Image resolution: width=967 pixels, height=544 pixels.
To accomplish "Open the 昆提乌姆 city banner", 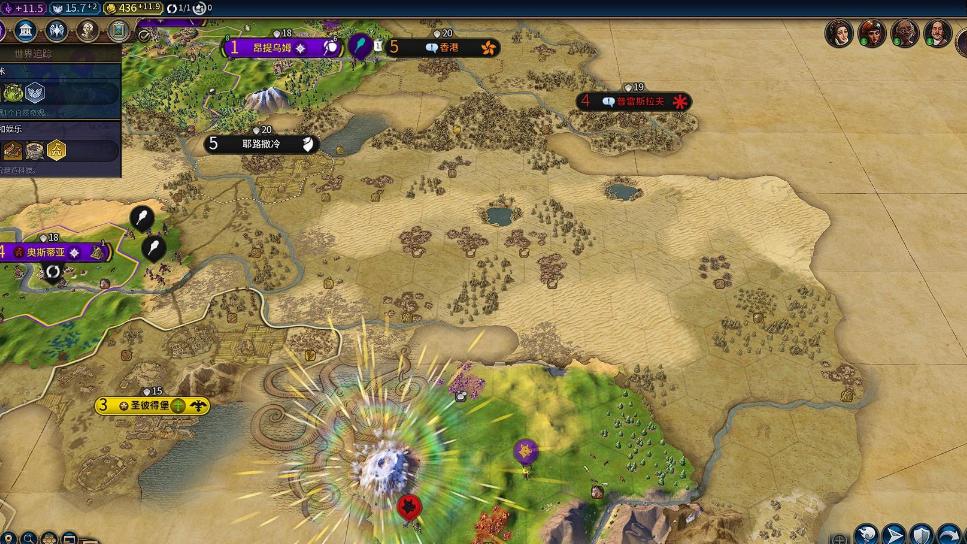I will click(x=276, y=47).
